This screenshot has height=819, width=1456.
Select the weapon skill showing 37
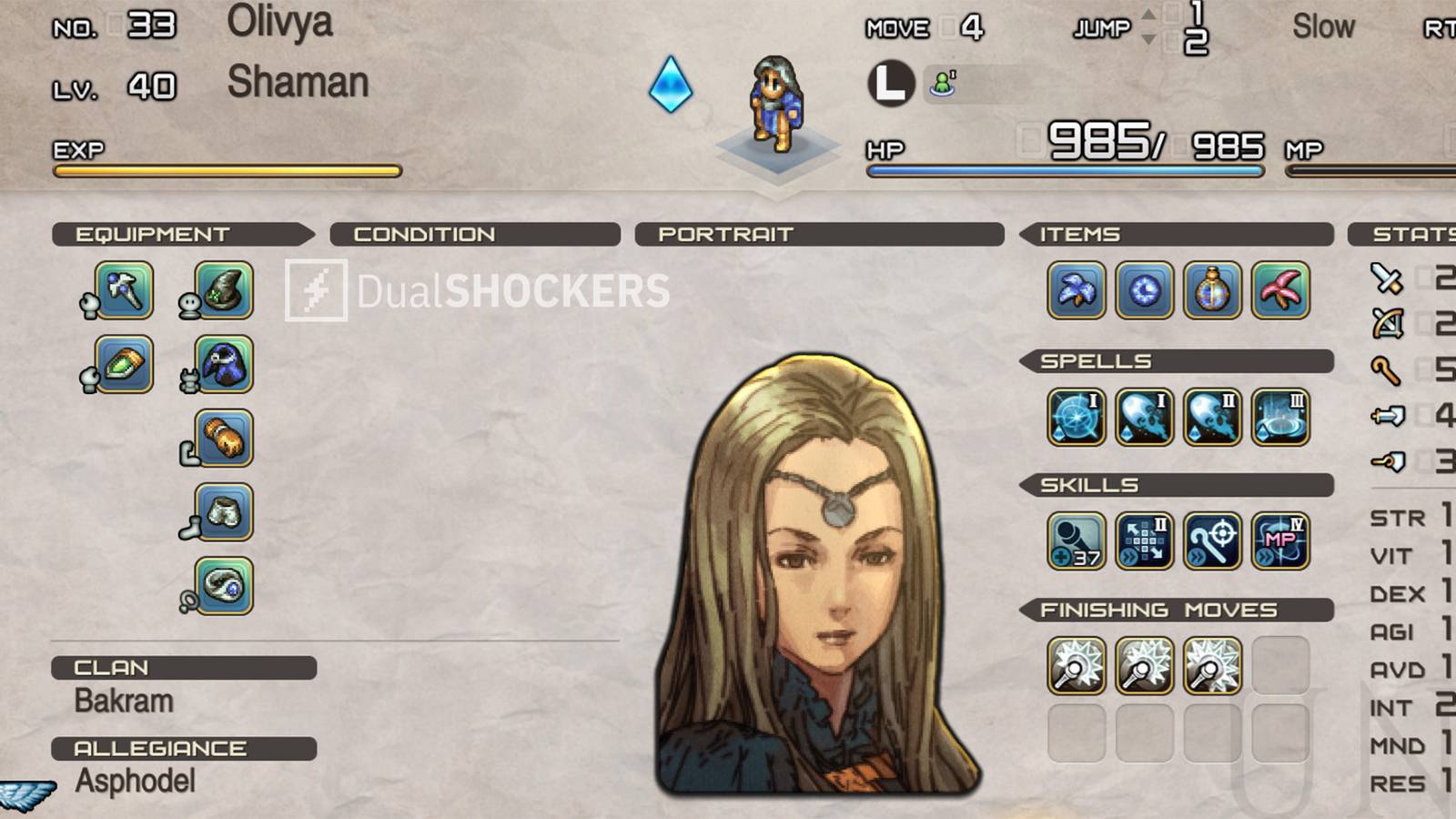(x=1077, y=541)
